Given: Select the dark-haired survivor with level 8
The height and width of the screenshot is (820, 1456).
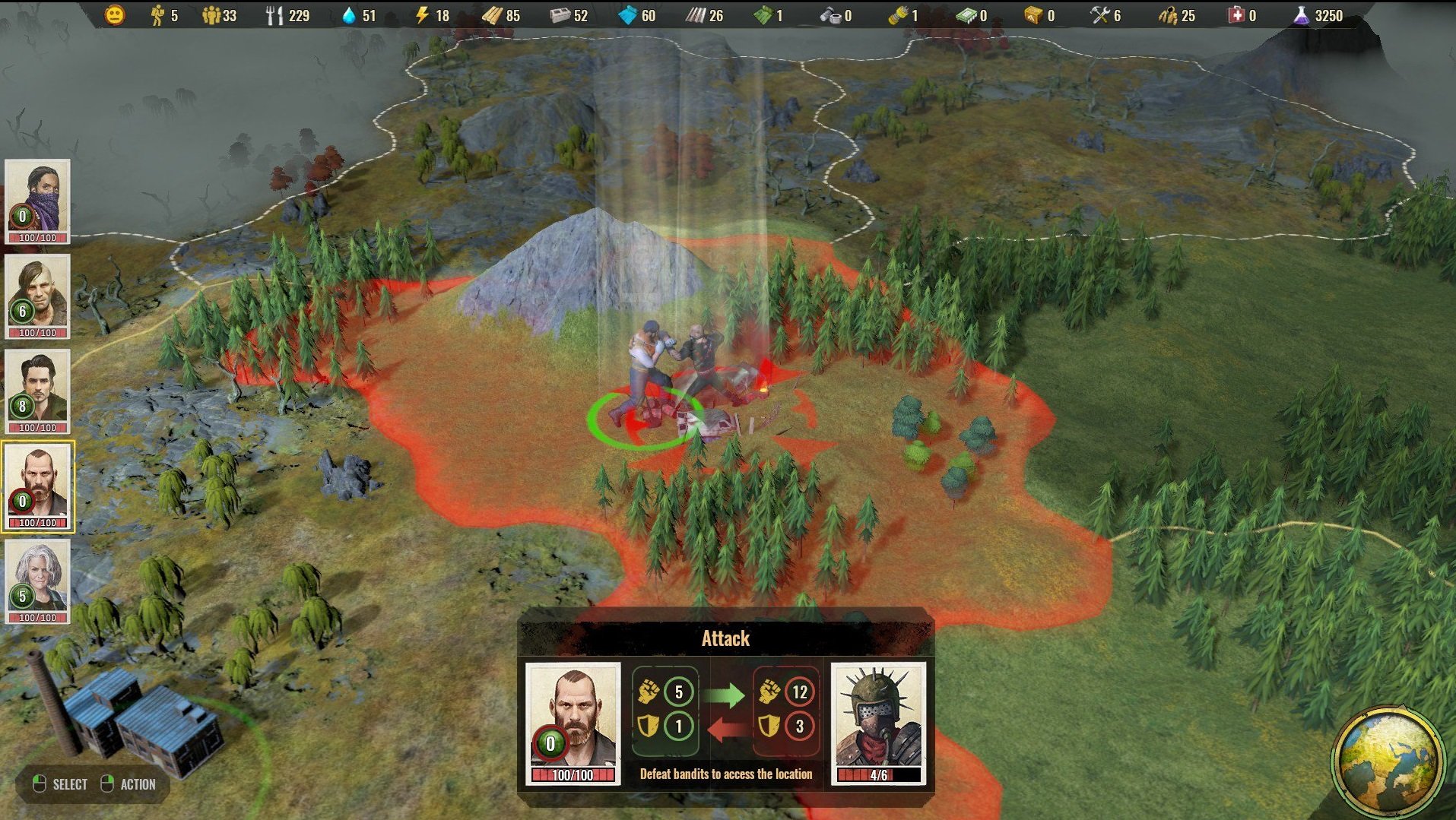Looking at the screenshot, I should click(x=37, y=391).
